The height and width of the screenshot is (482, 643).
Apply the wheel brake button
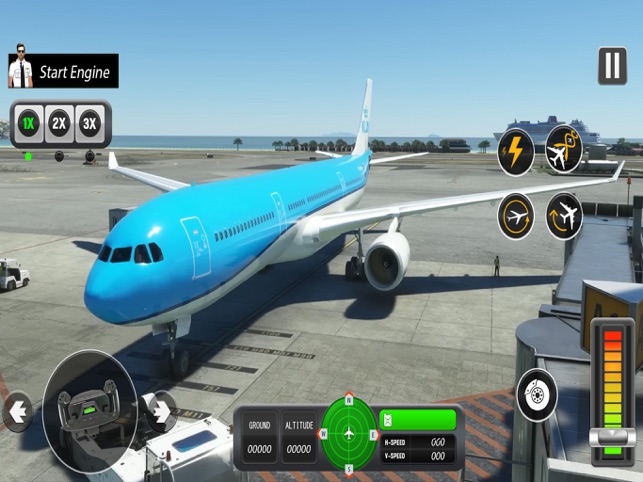click(537, 395)
